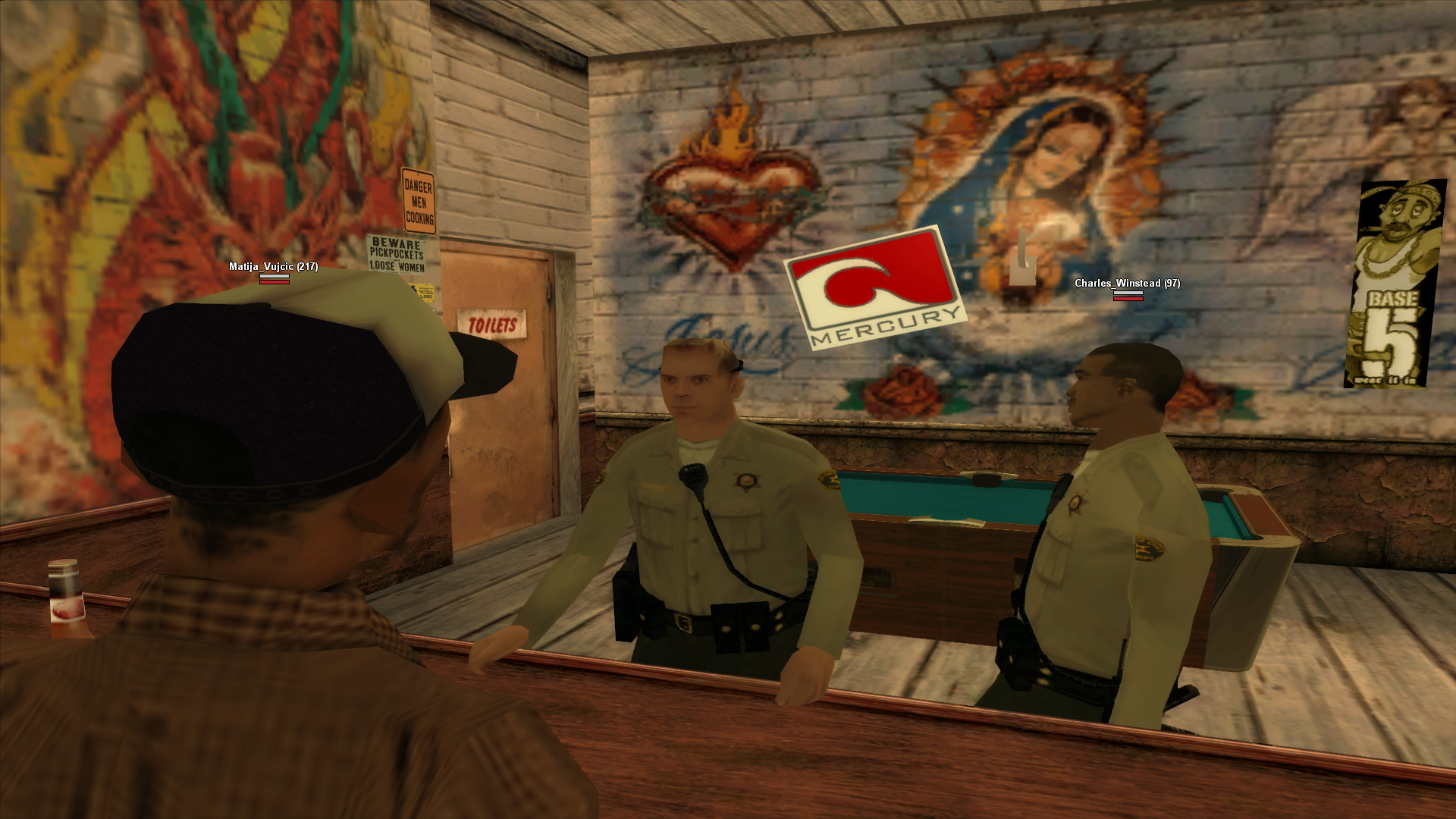This screenshot has height=819, width=1456.
Task: Toggle Matija_Vujcic's health bar display
Action: coord(274,279)
